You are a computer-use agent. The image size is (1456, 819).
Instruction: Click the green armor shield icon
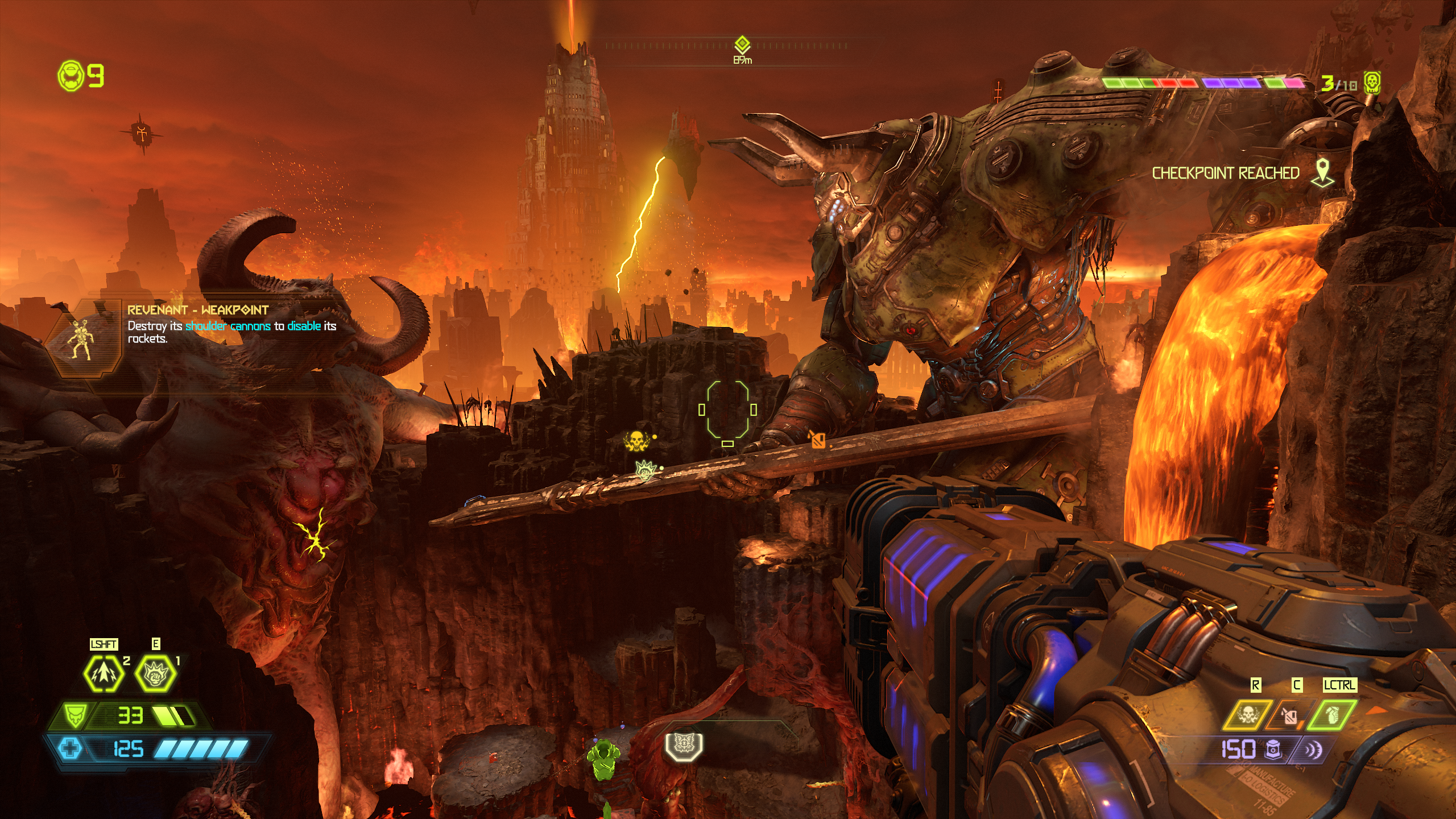pyautogui.click(x=75, y=715)
